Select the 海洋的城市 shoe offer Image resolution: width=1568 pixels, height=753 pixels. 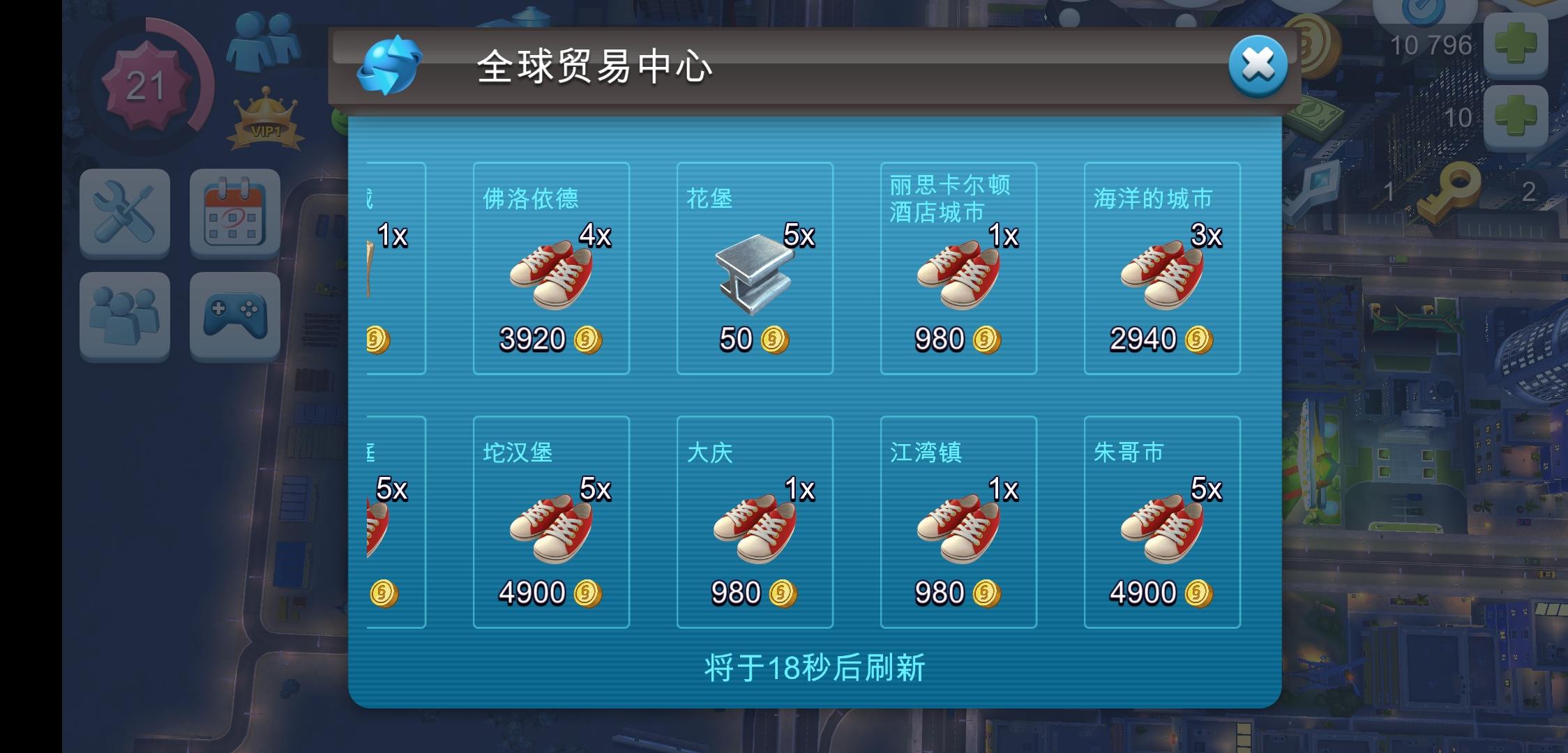click(x=1161, y=268)
